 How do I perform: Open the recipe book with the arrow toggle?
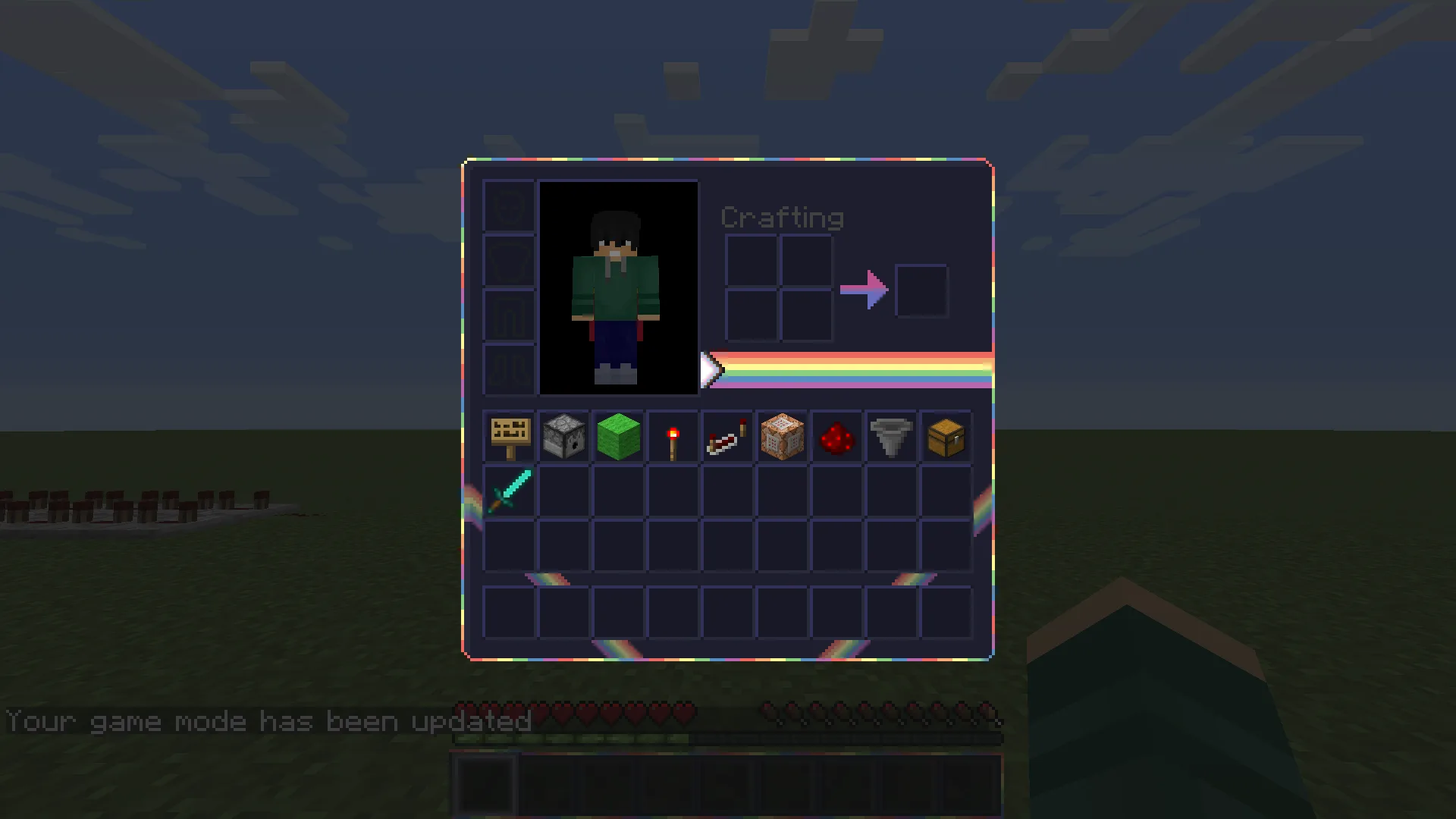pyautogui.click(x=710, y=370)
